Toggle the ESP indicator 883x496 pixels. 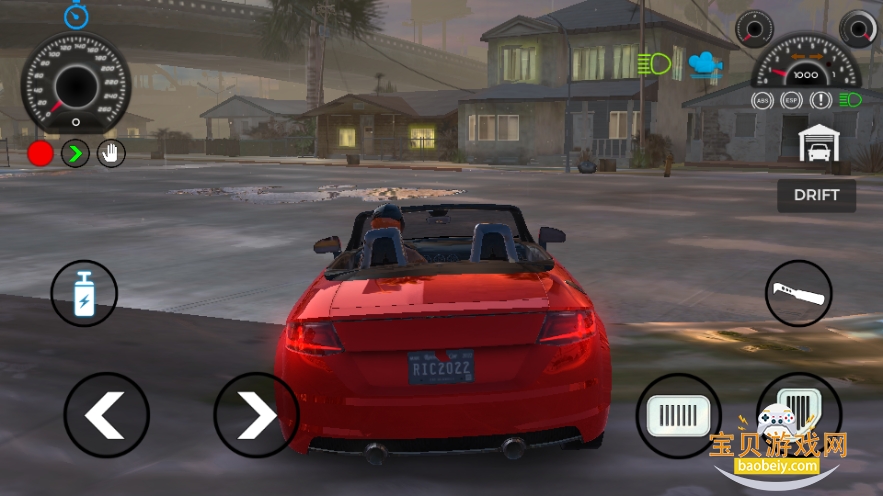(x=792, y=100)
